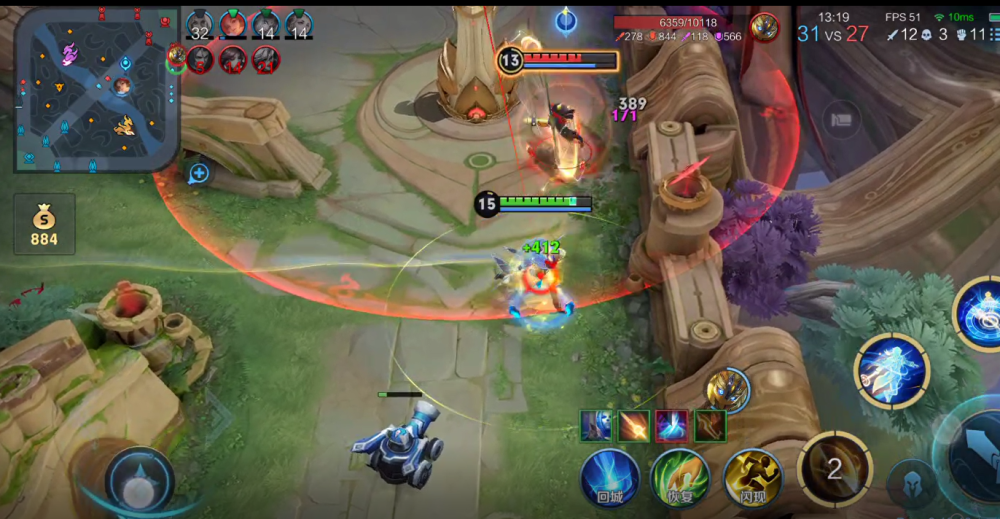
Task: Select the dark bow item icon
Action: coord(709,425)
